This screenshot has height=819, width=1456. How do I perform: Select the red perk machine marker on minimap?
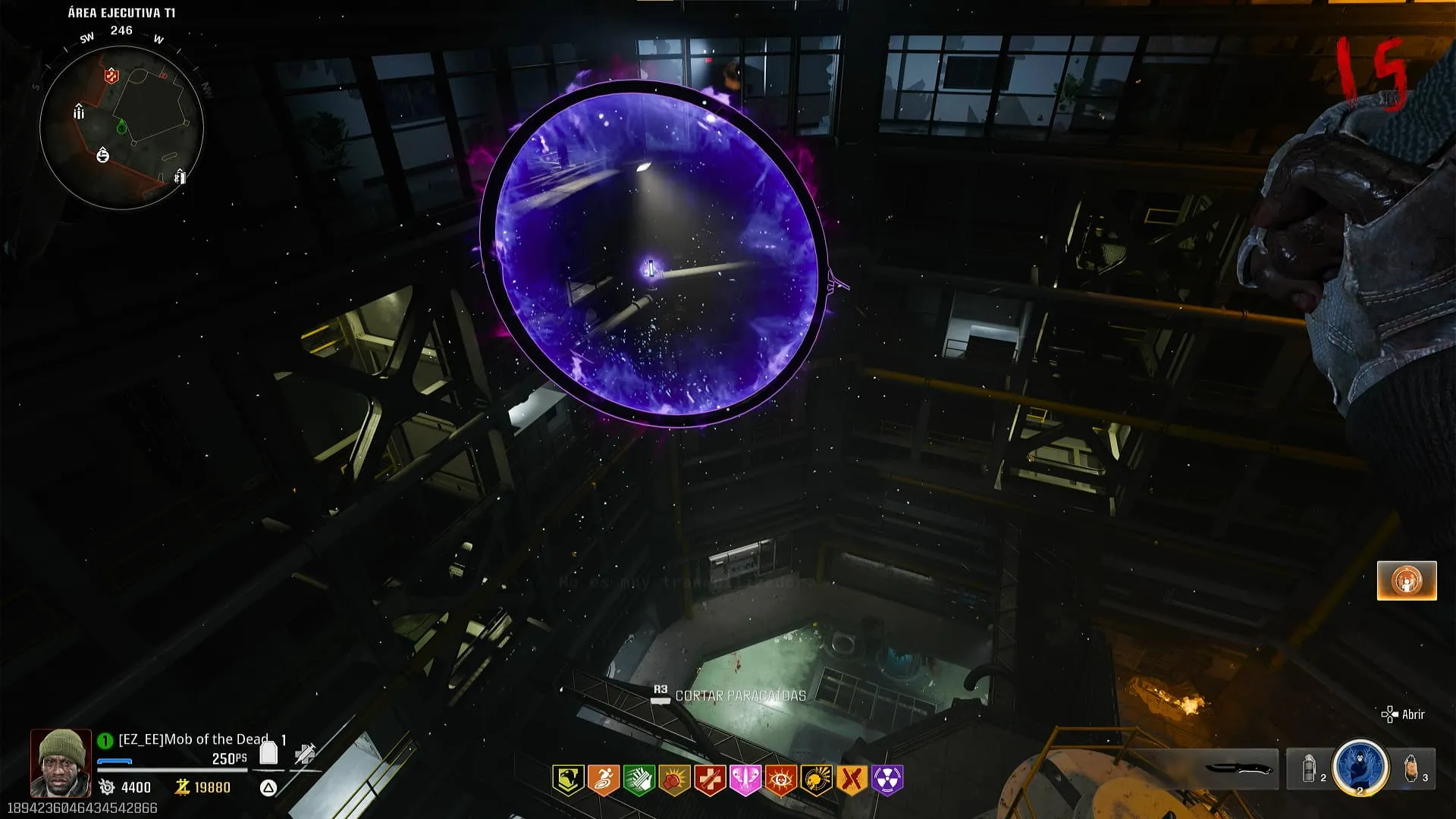[x=111, y=75]
